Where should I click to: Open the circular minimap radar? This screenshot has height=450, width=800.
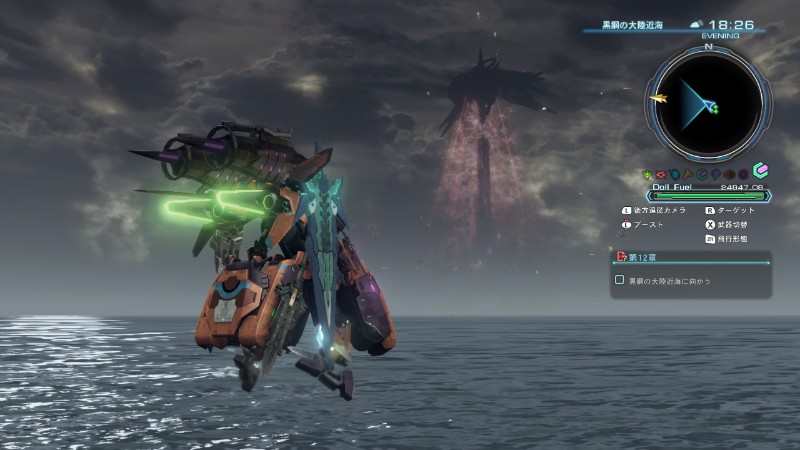(x=707, y=100)
